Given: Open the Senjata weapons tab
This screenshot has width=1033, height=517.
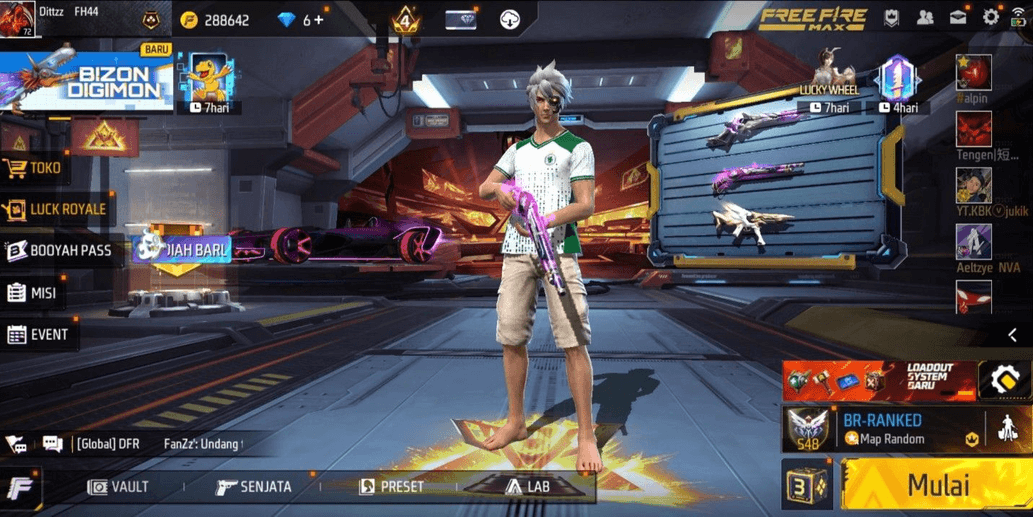Looking at the screenshot, I should tap(254, 487).
